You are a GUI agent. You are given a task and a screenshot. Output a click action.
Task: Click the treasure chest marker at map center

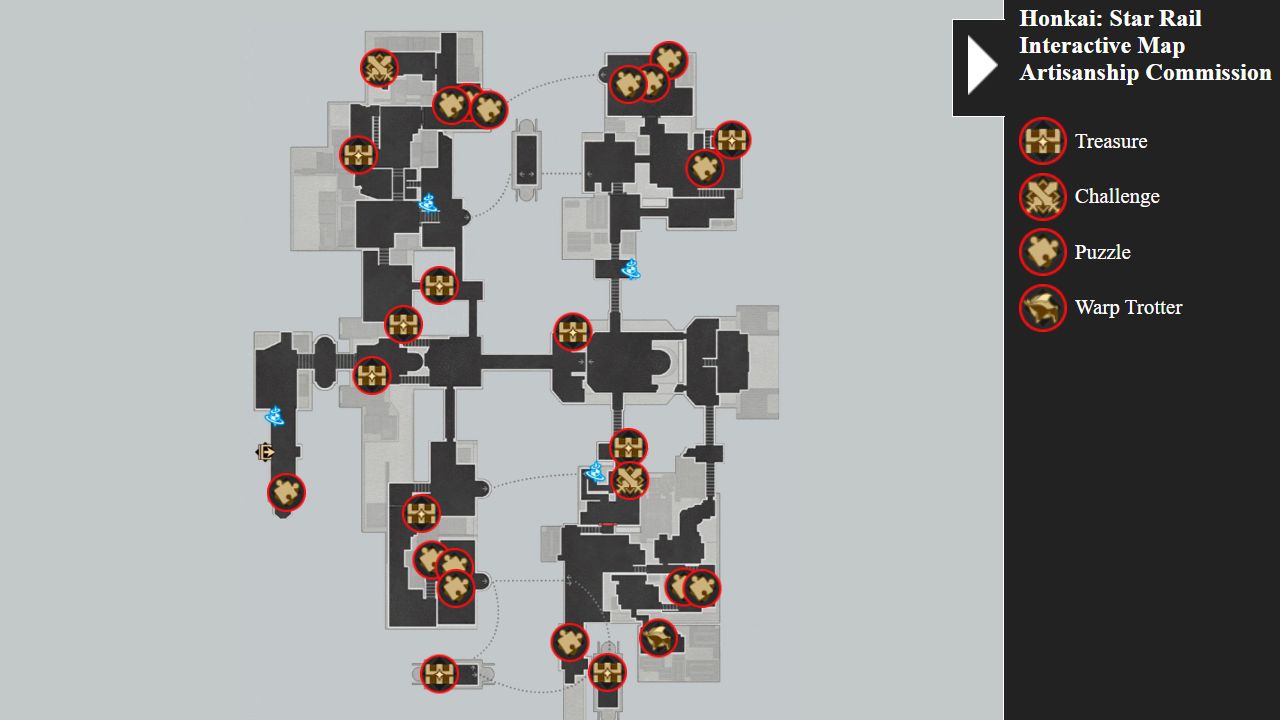pos(573,334)
